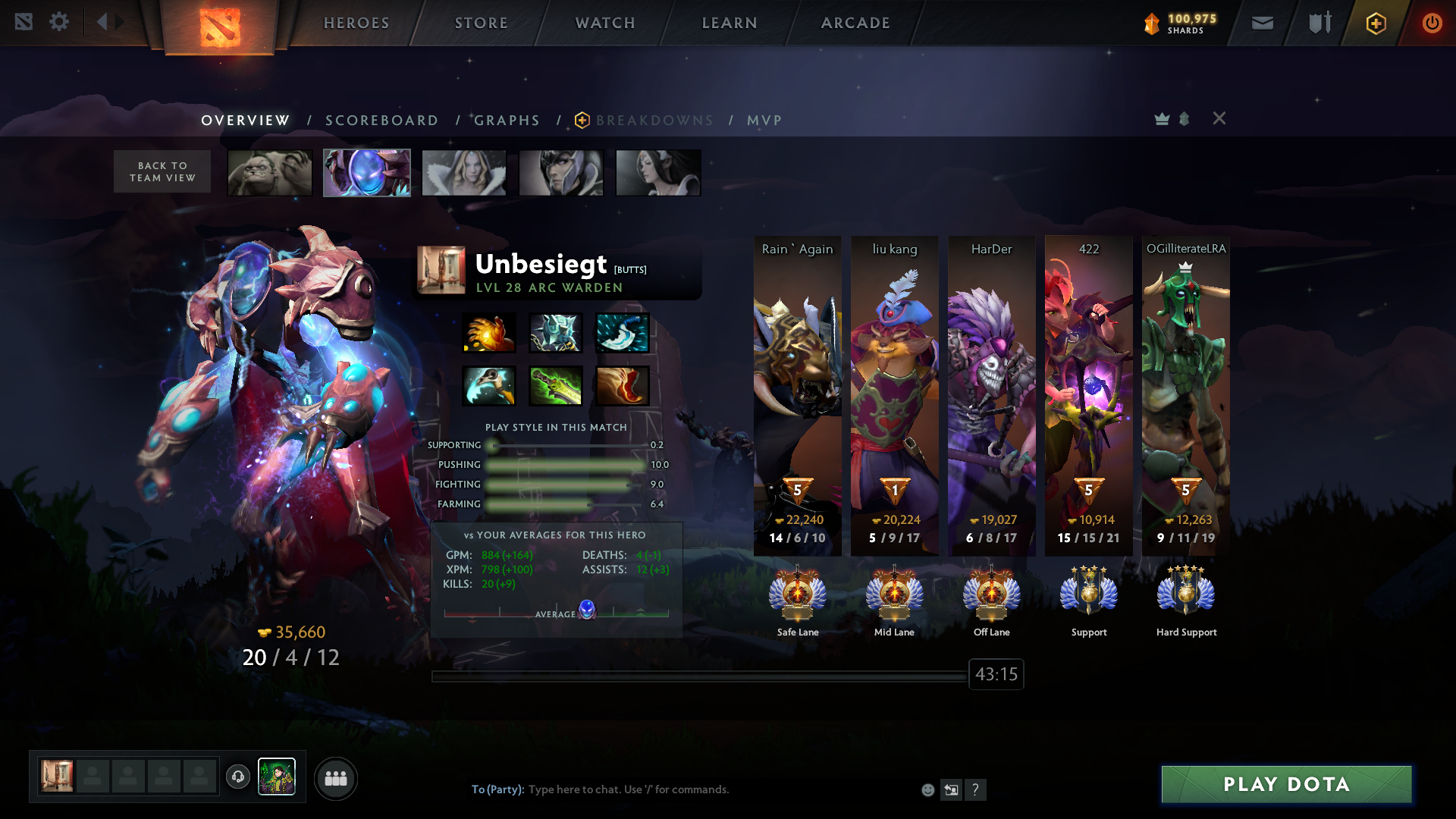Open the Watch tab
This screenshot has height=819, width=1456.
[605, 23]
